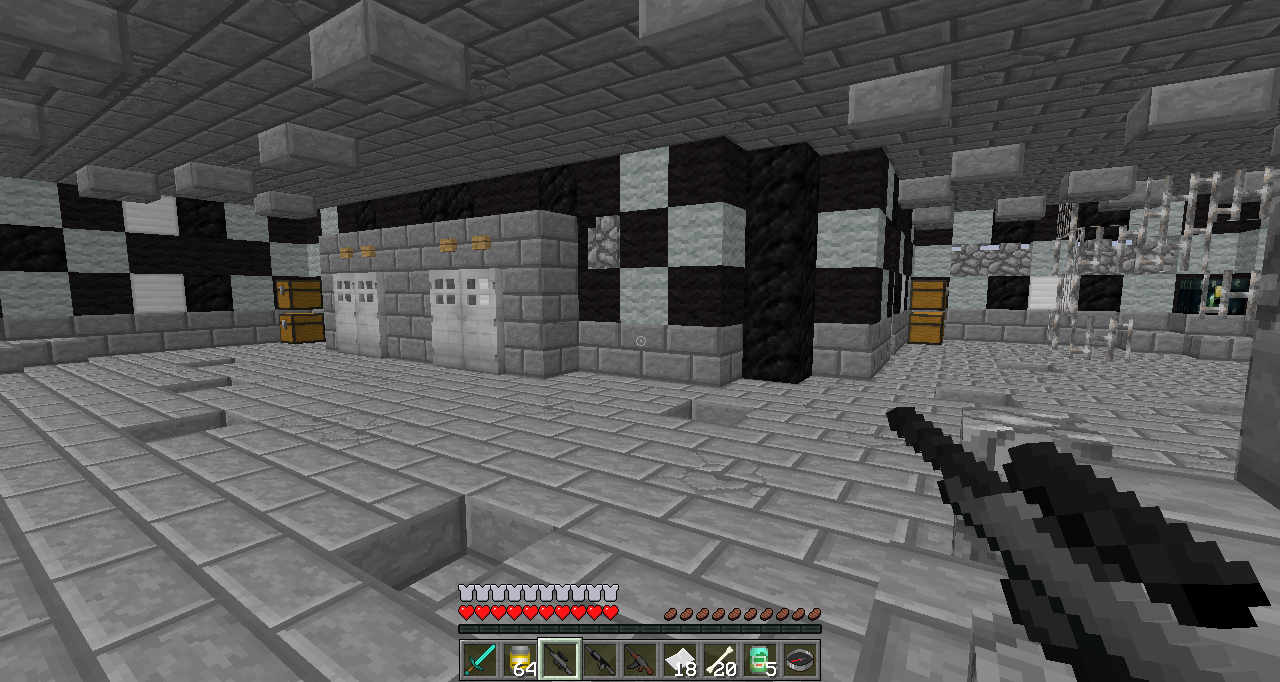Pick the bone stack of 20

(720, 660)
